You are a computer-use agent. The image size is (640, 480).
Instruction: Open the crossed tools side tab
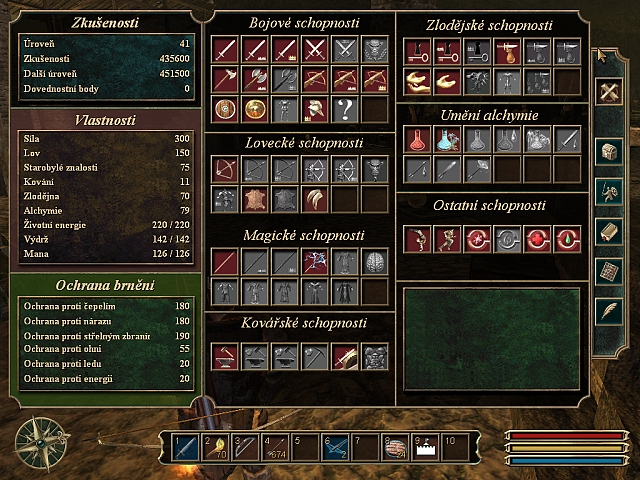[x=609, y=93]
